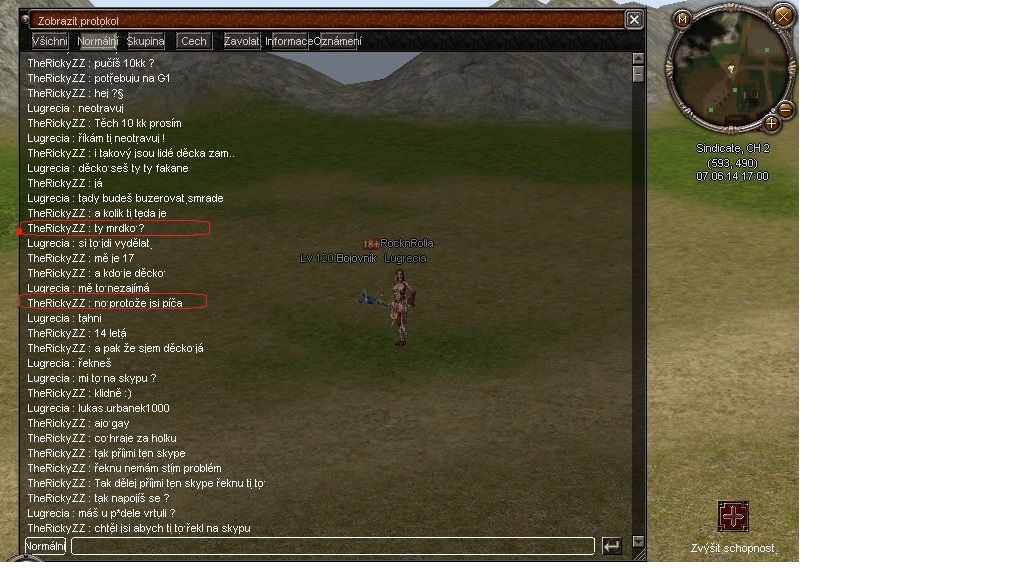This screenshot has height=568, width=1017.
Task: Zoom in the minimap with the plus button
Action: coord(771,124)
